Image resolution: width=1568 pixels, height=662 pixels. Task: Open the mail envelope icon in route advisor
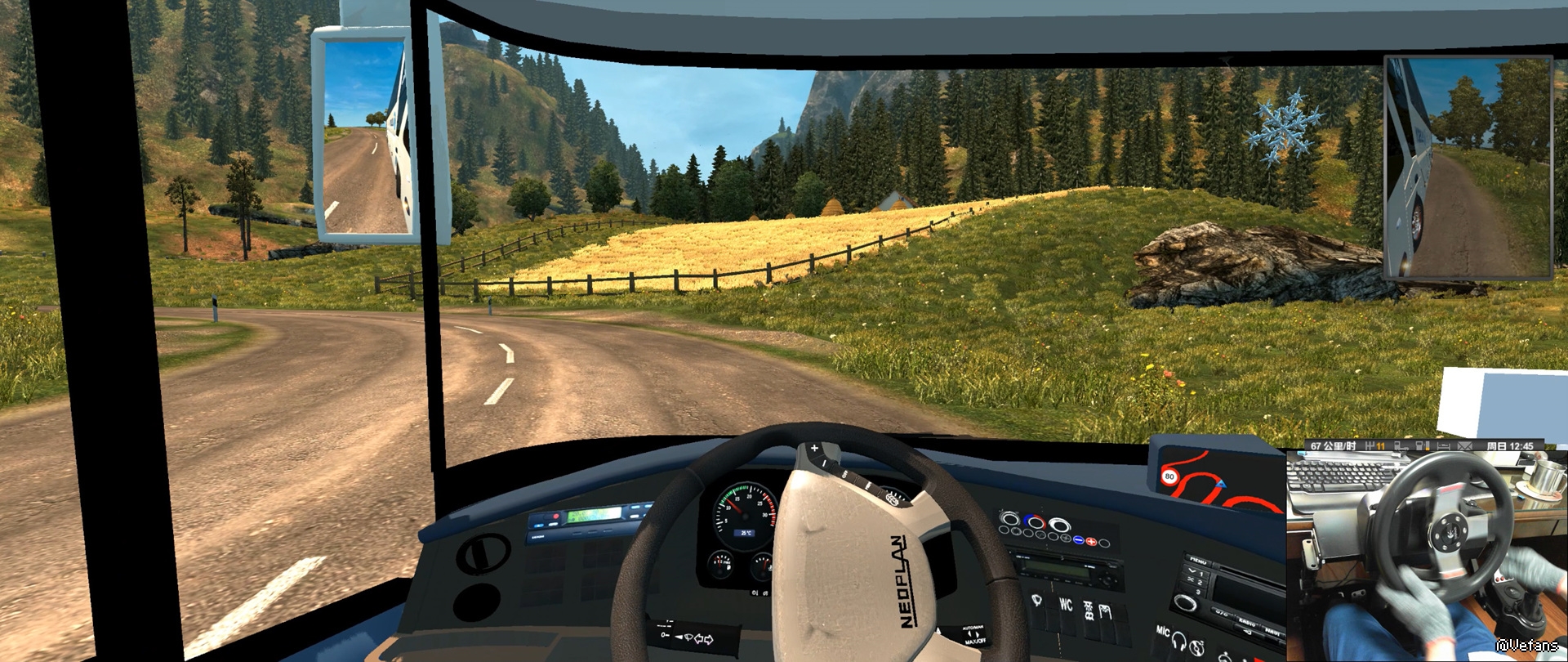pyautogui.click(x=1465, y=446)
